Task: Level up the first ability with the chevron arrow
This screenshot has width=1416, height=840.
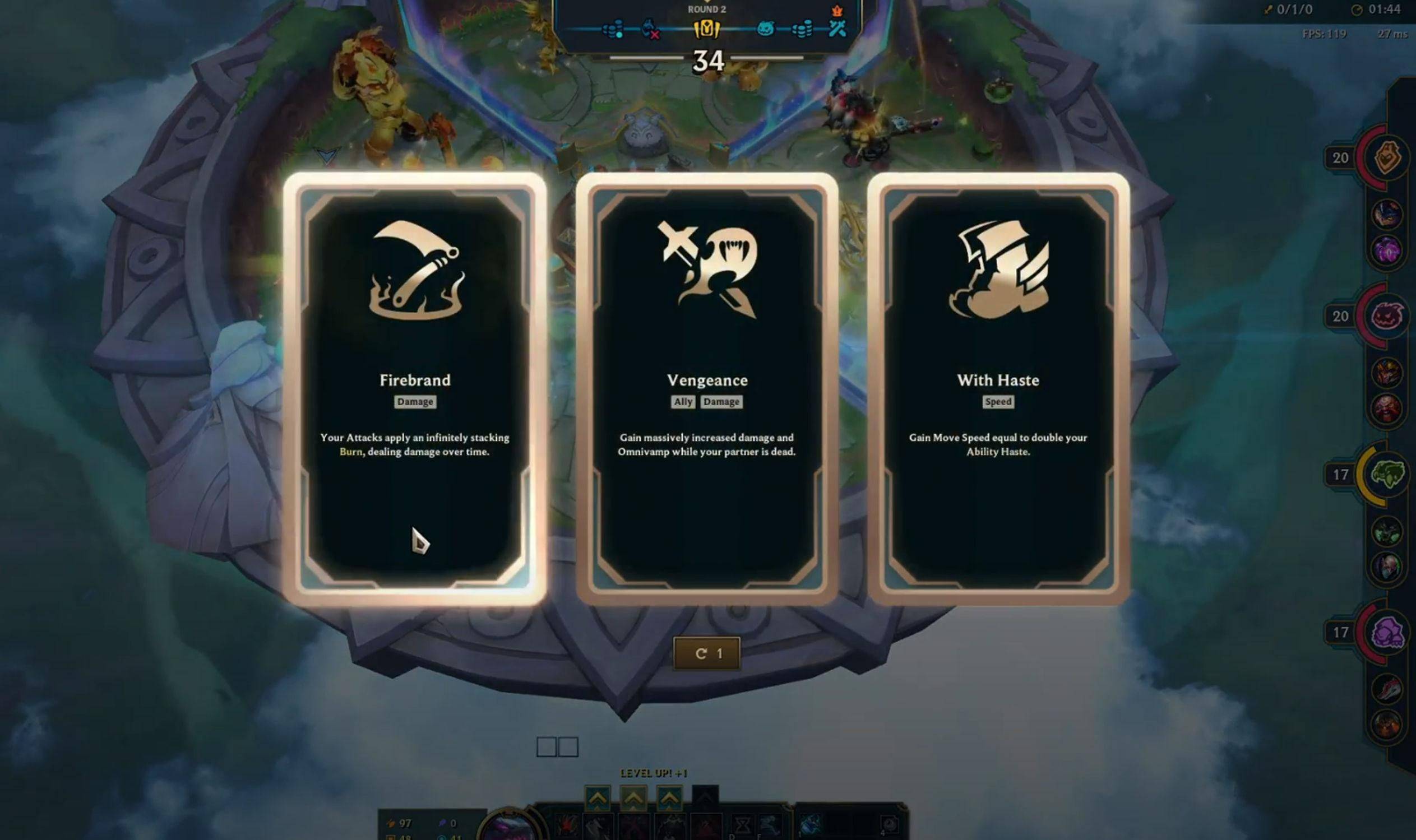Action: (598, 799)
